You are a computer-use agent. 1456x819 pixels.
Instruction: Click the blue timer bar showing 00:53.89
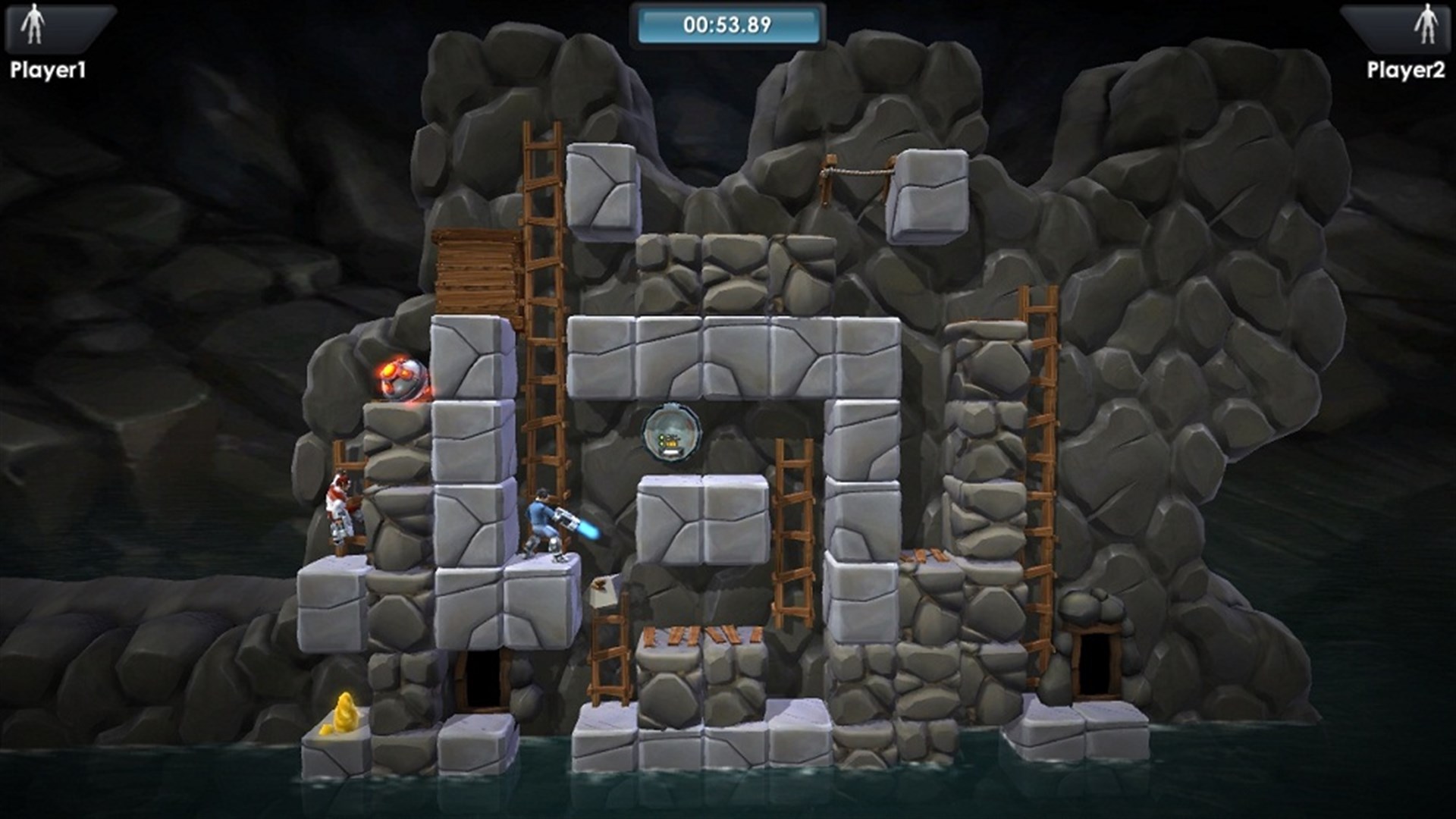coord(728,23)
